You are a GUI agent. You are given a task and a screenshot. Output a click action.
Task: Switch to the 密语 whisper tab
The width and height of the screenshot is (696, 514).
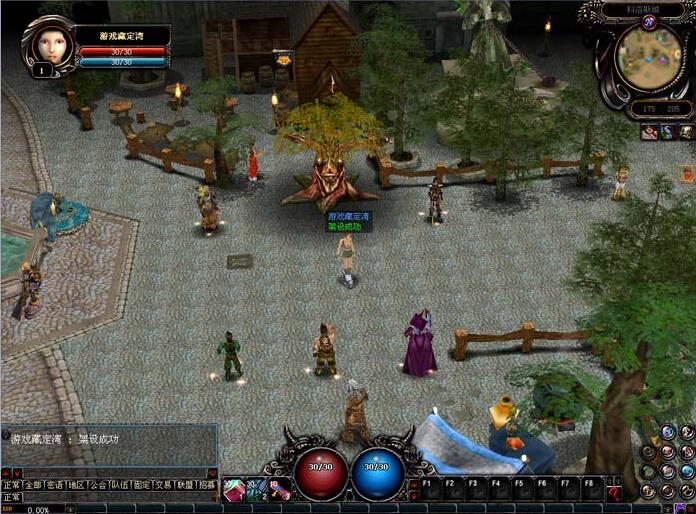coord(56,484)
